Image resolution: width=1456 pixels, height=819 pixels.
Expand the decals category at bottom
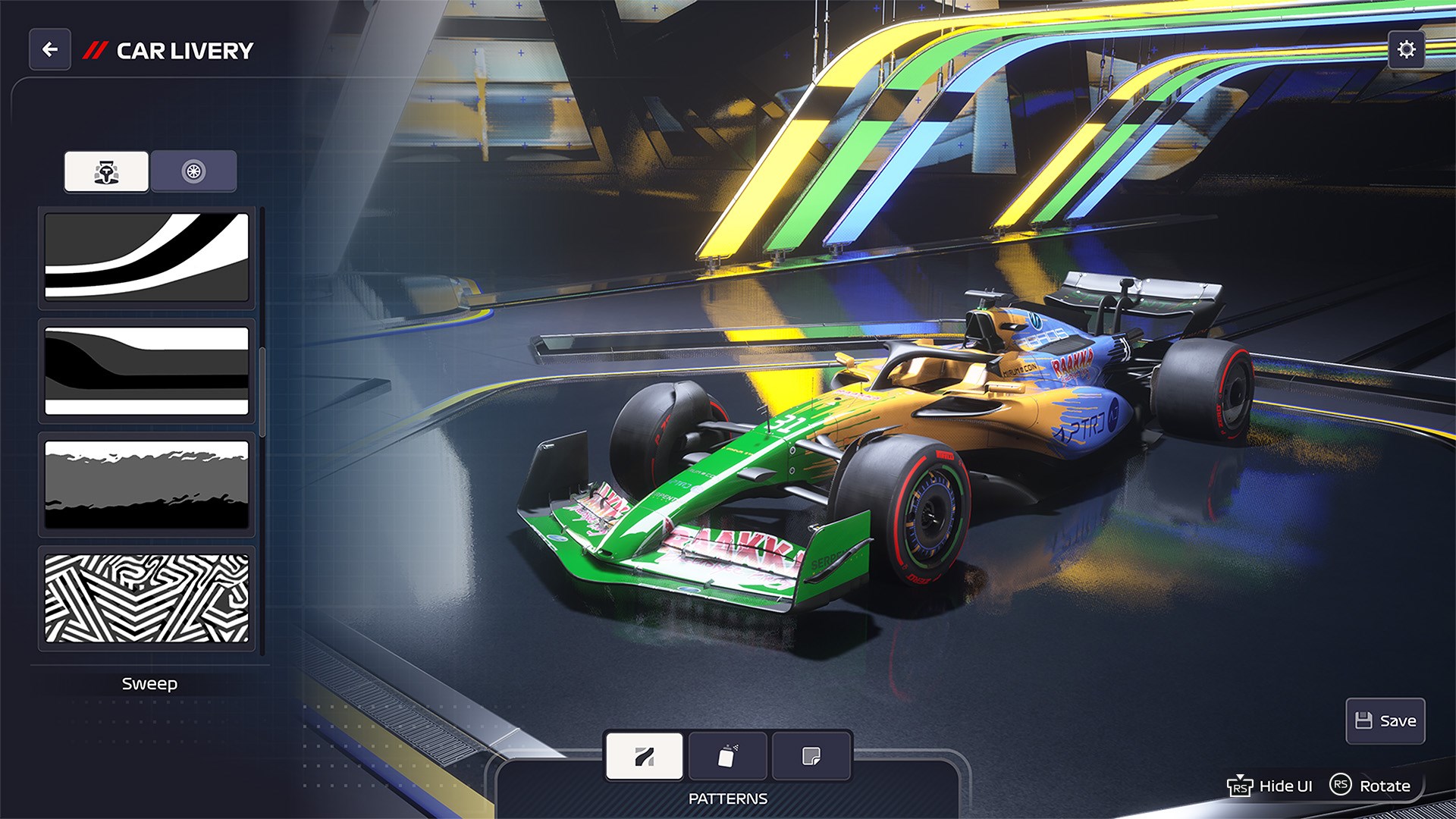[811, 755]
